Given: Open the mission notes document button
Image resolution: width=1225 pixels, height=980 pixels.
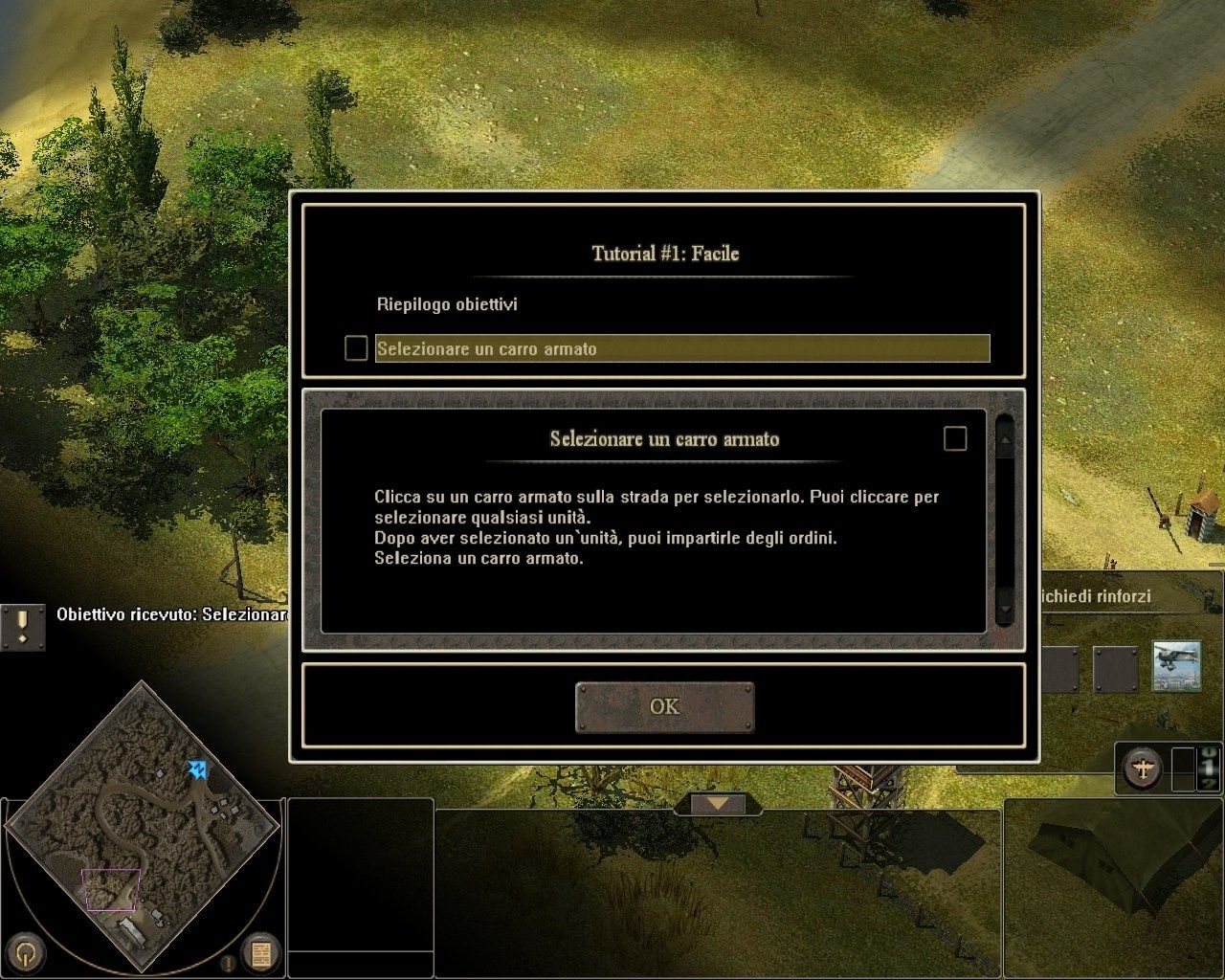Looking at the screenshot, I should pyautogui.click(x=259, y=953).
